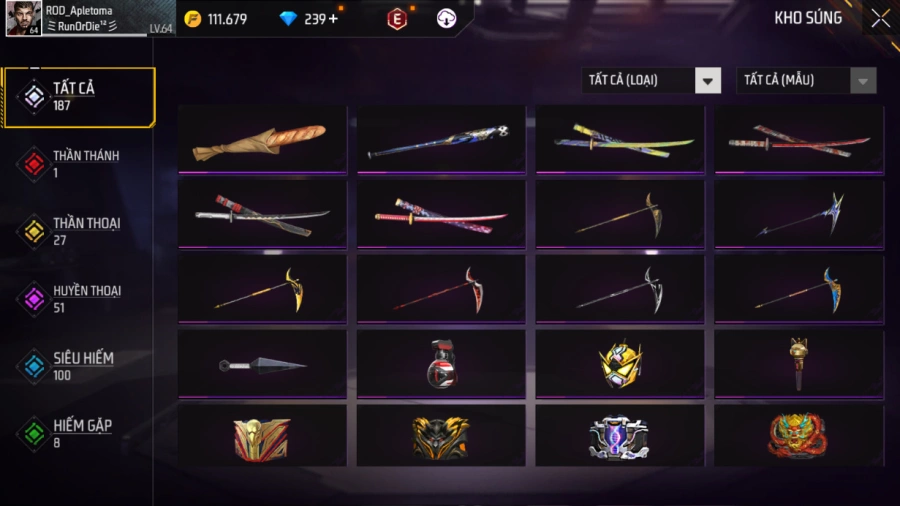Image resolution: width=900 pixels, height=506 pixels.
Task: Select the kunai throwing knife item
Action: tap(262, 365)
